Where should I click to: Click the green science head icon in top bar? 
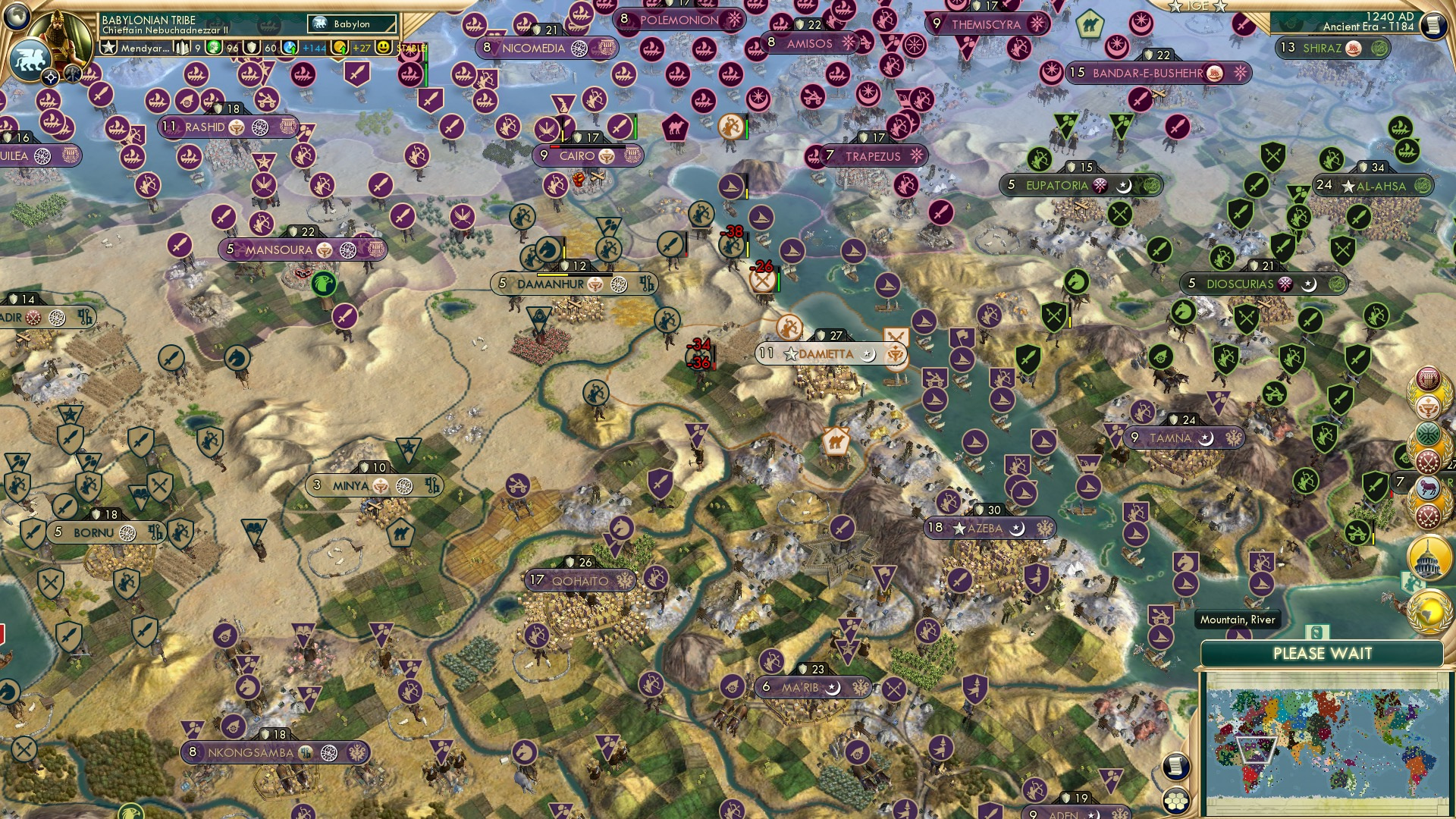pos(215,47)
